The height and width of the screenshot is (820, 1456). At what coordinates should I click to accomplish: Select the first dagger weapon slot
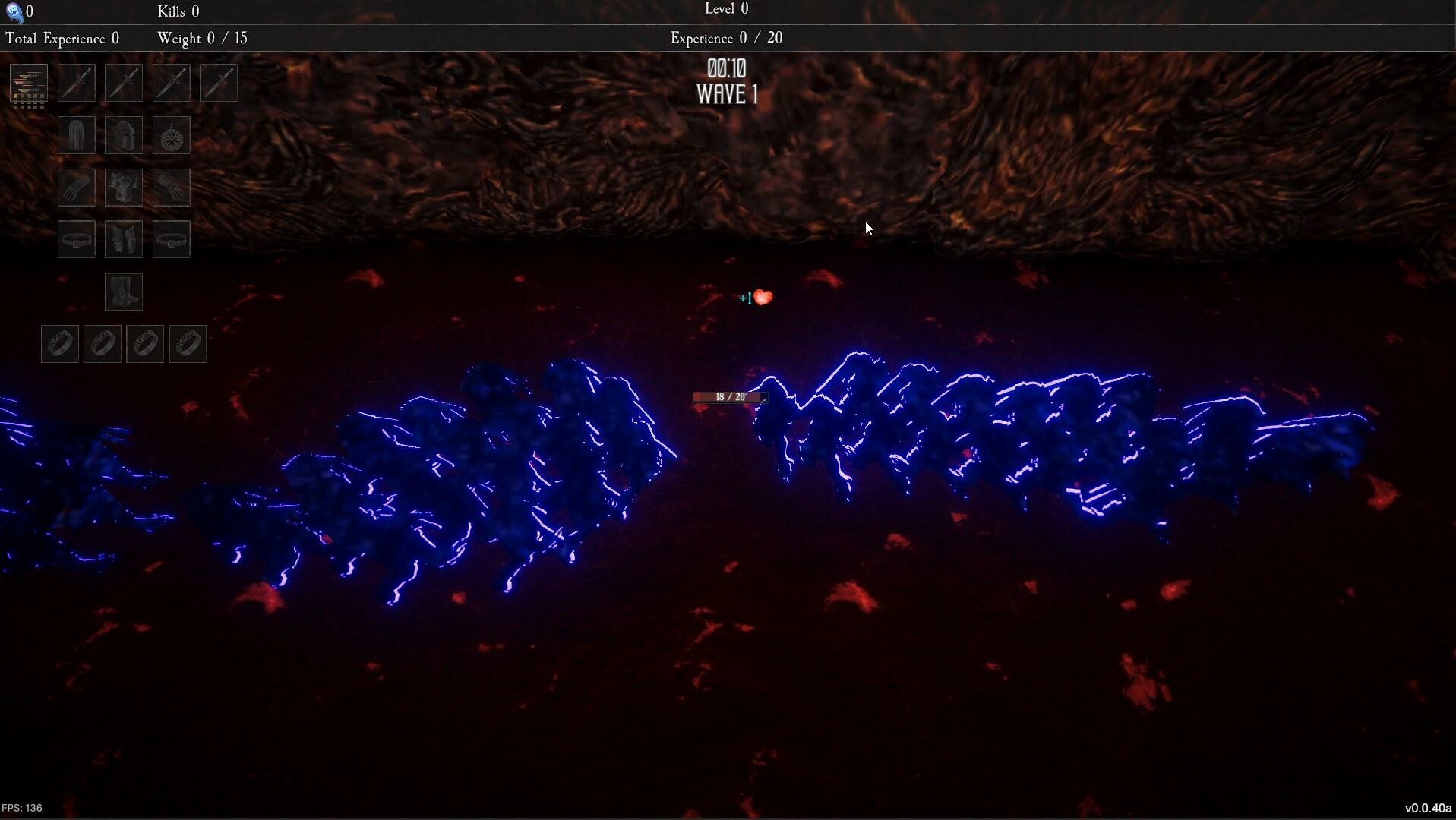(76, 82)
